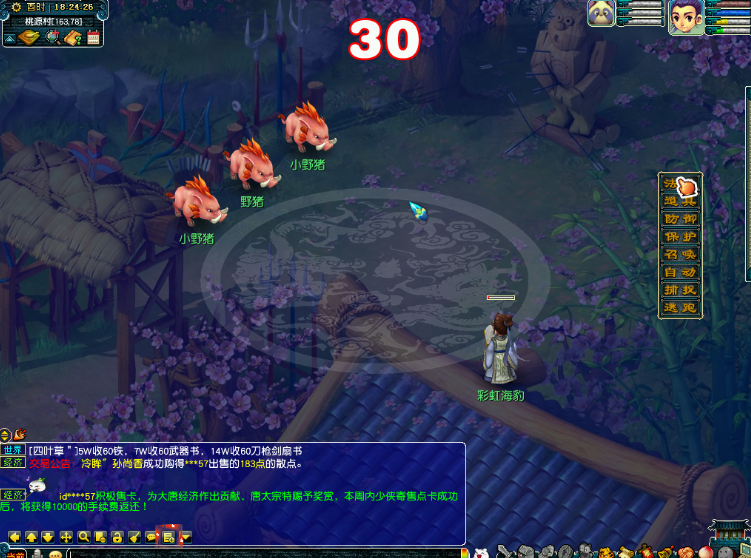Select 防御 (Defend) command

tap(680, 219)
